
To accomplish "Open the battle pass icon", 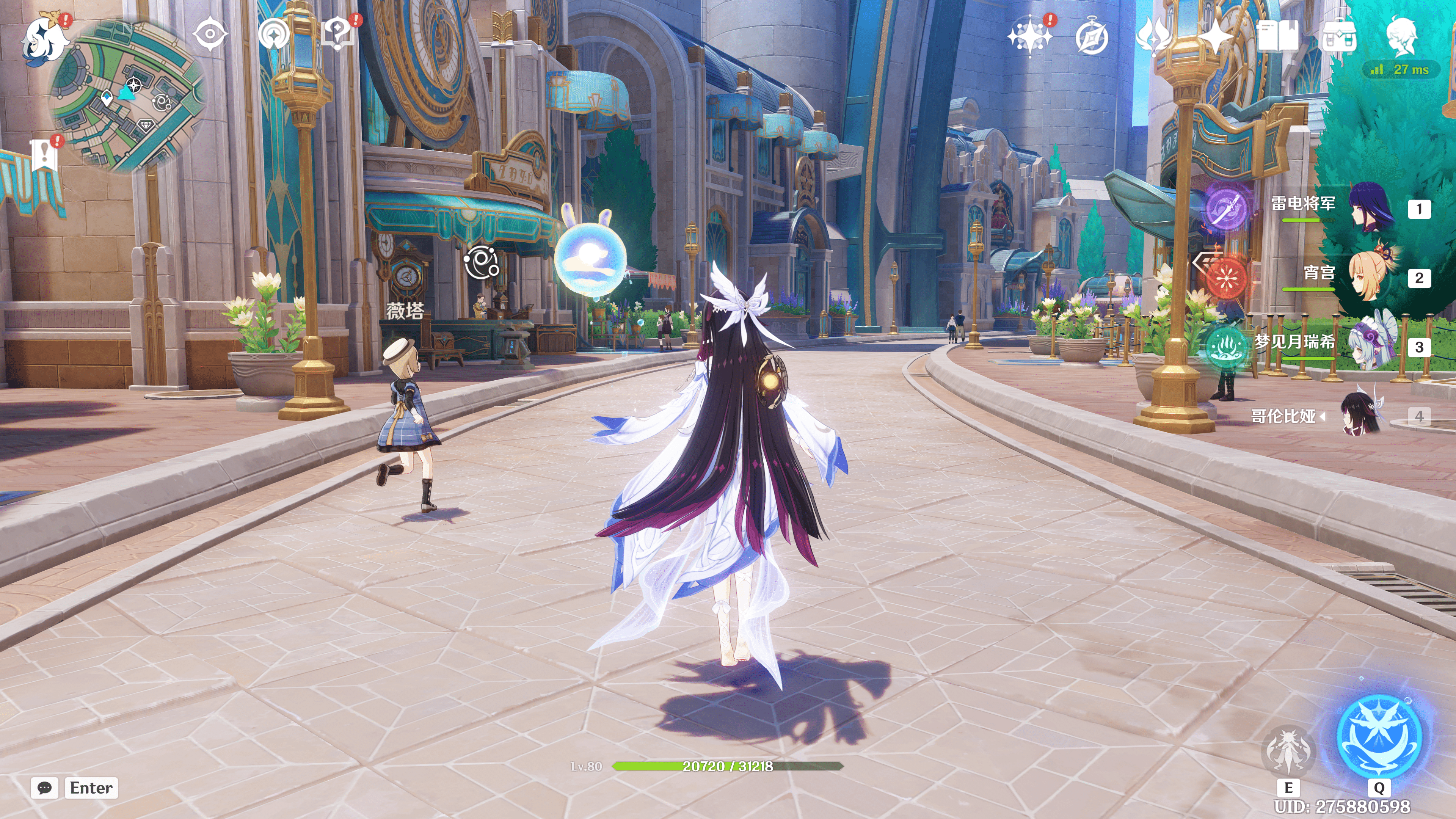I will (1153, 36).
